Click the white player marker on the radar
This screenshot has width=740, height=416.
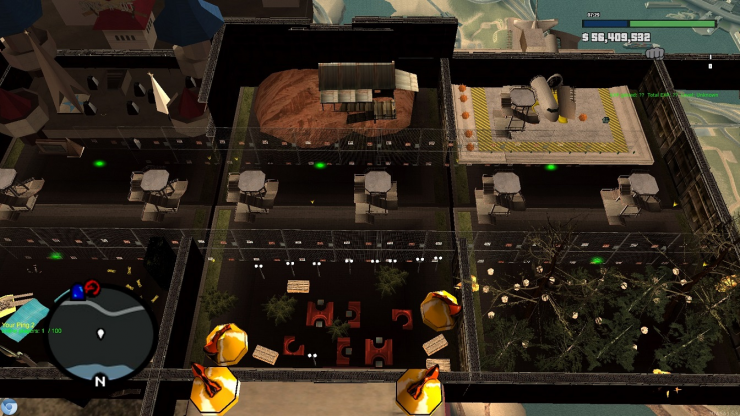(101, 333)
